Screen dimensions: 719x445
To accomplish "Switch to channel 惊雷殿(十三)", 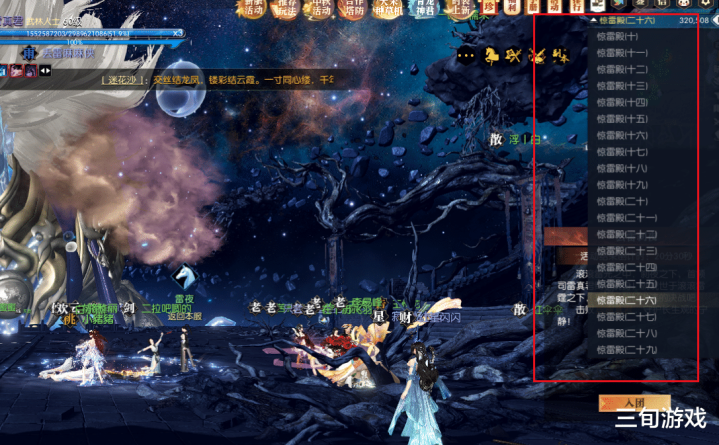I will click(622, 86).
